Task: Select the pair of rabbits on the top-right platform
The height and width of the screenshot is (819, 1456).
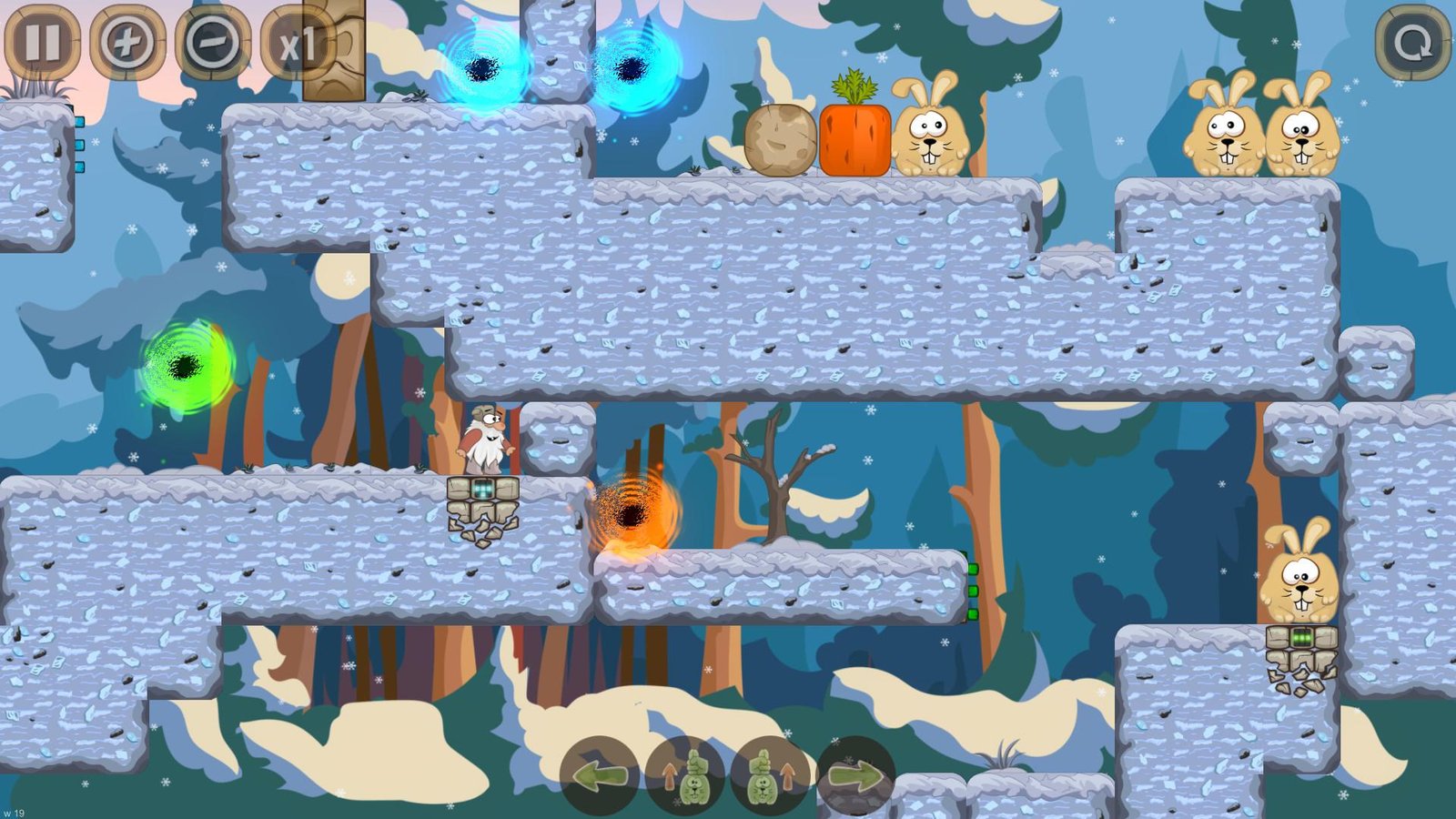Action: coord(1260,127)
